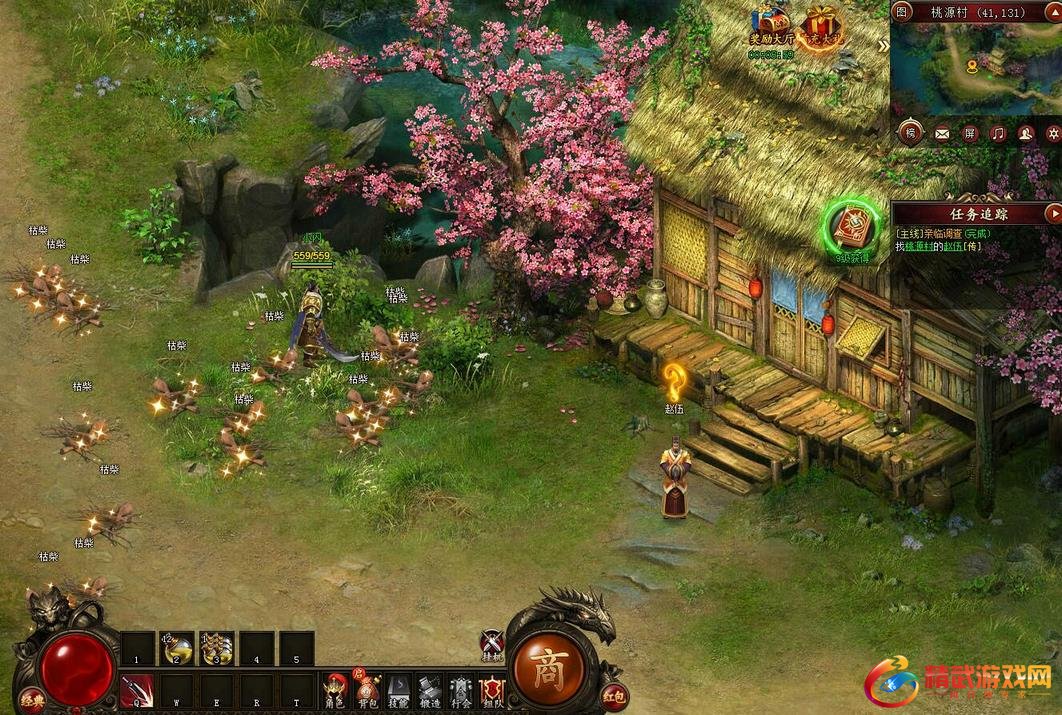Use the item in hotbar slot 3
This screenshot has height=715, width=1062.
(x=217, y=648)
